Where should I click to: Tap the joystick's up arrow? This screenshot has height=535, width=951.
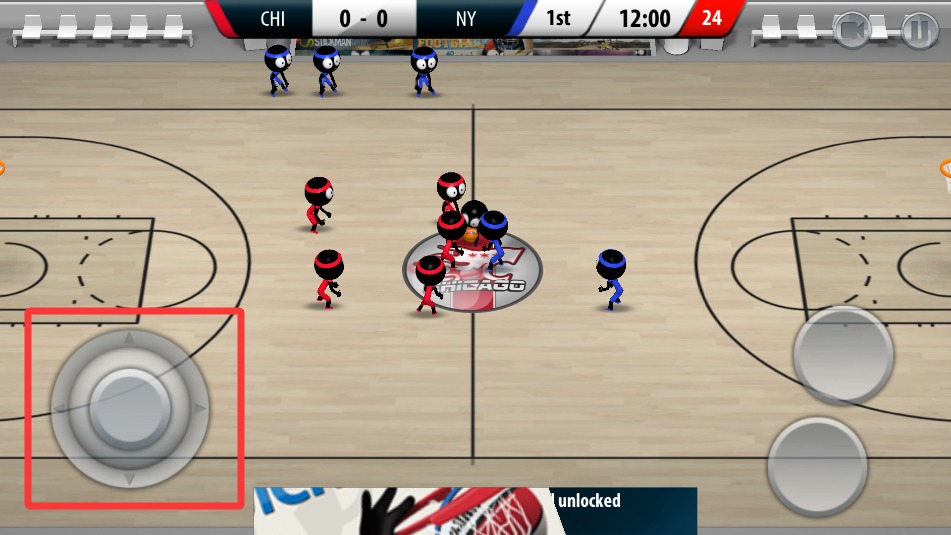[129, 339]
